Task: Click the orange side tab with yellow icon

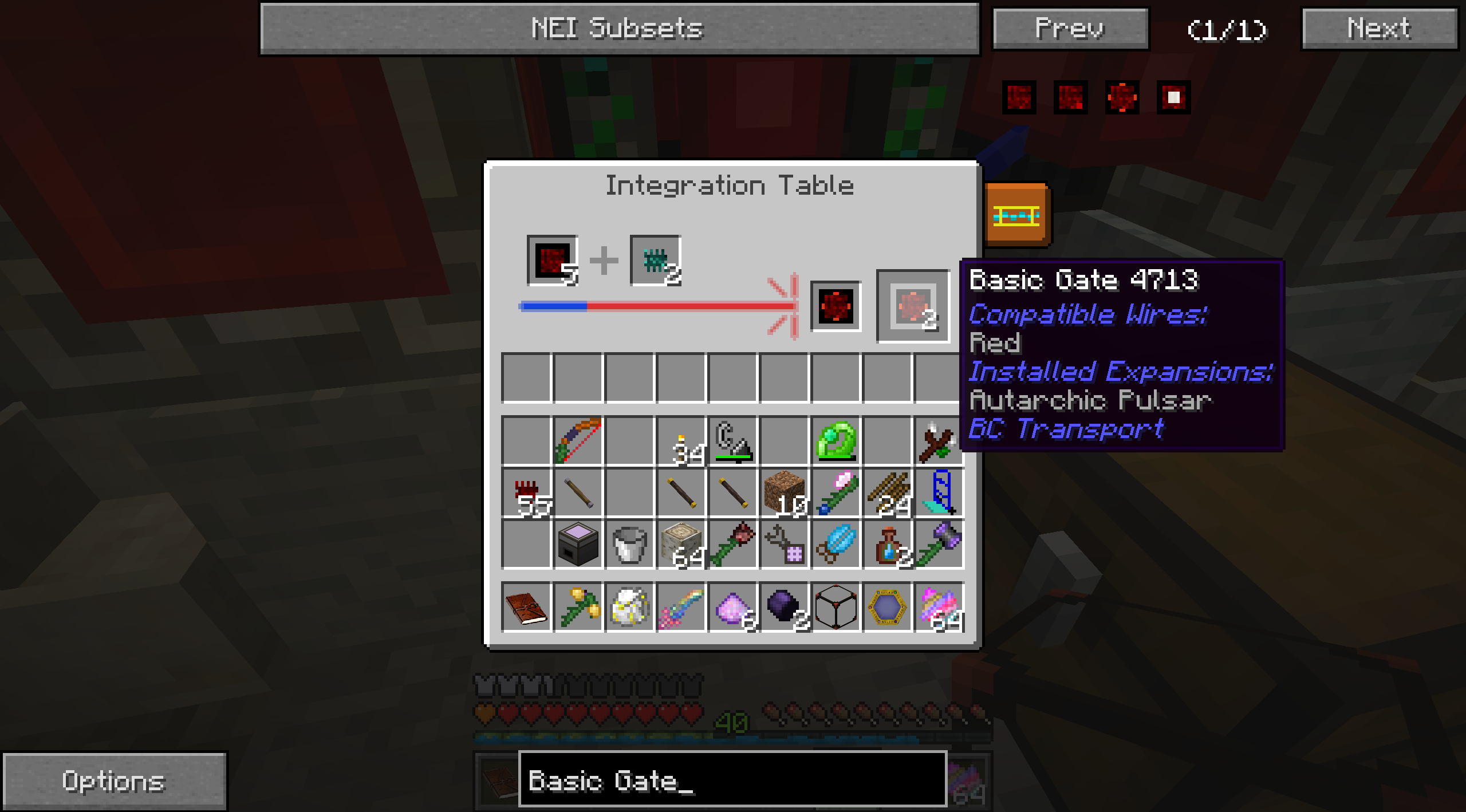Action: click(1017, 216)
